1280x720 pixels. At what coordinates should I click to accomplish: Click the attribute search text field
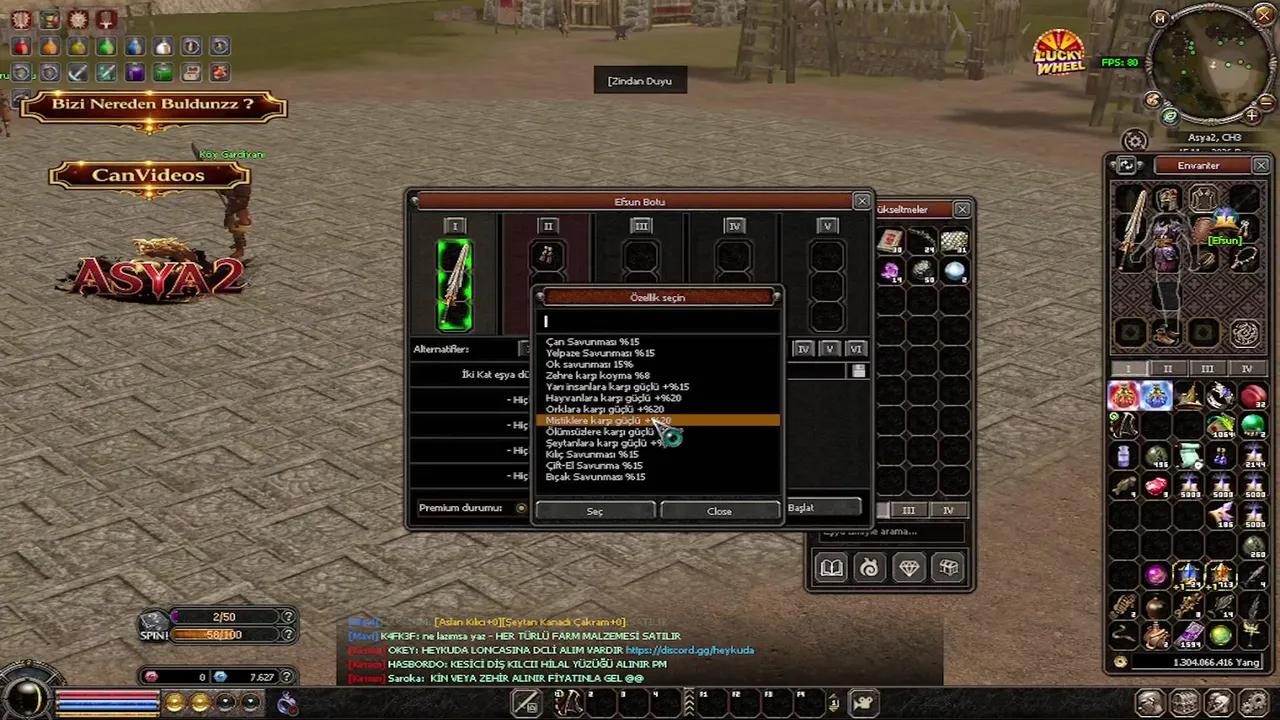point(658,321)
